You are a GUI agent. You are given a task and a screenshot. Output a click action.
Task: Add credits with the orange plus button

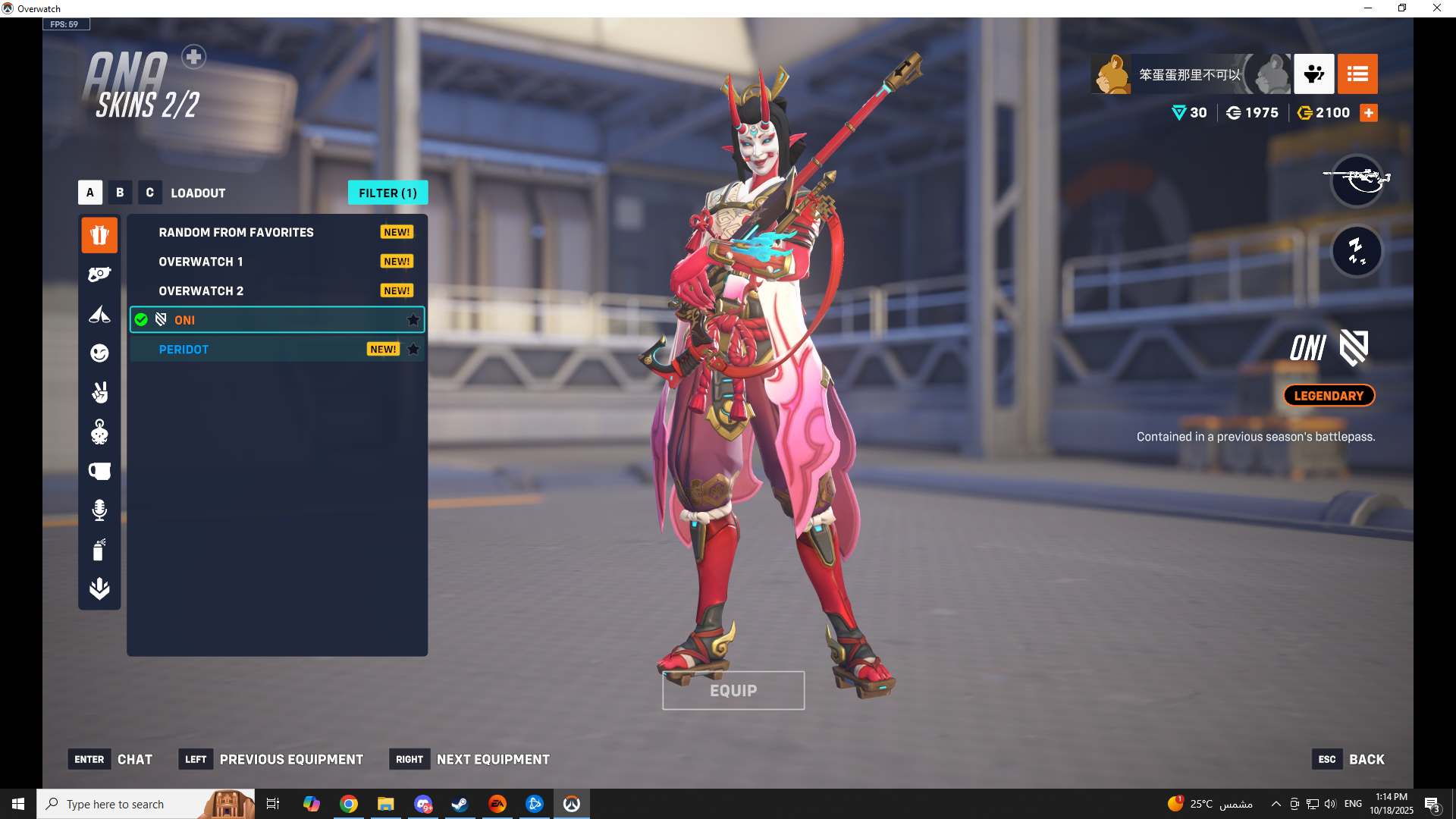click(x=1369, y=113)
